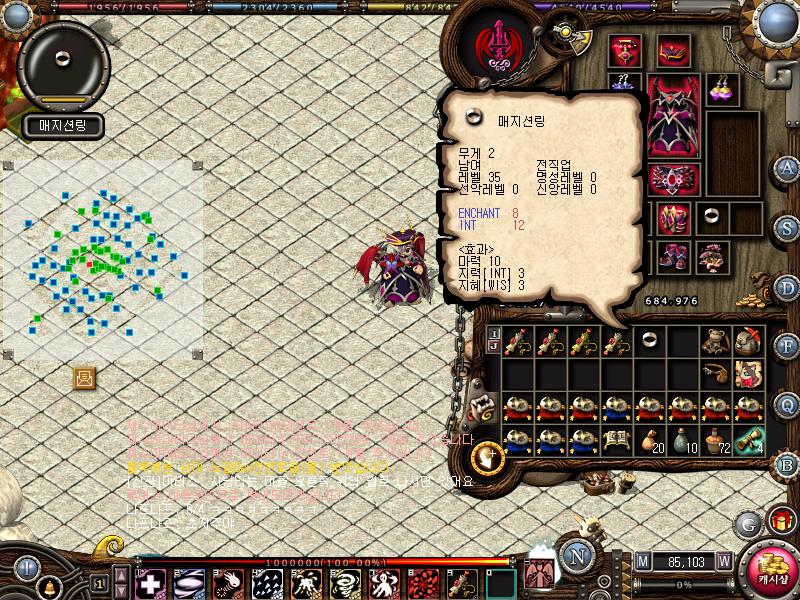This screenshot has height=600, width=800.
Task: Click the round B side button
Action: [787, 464]
